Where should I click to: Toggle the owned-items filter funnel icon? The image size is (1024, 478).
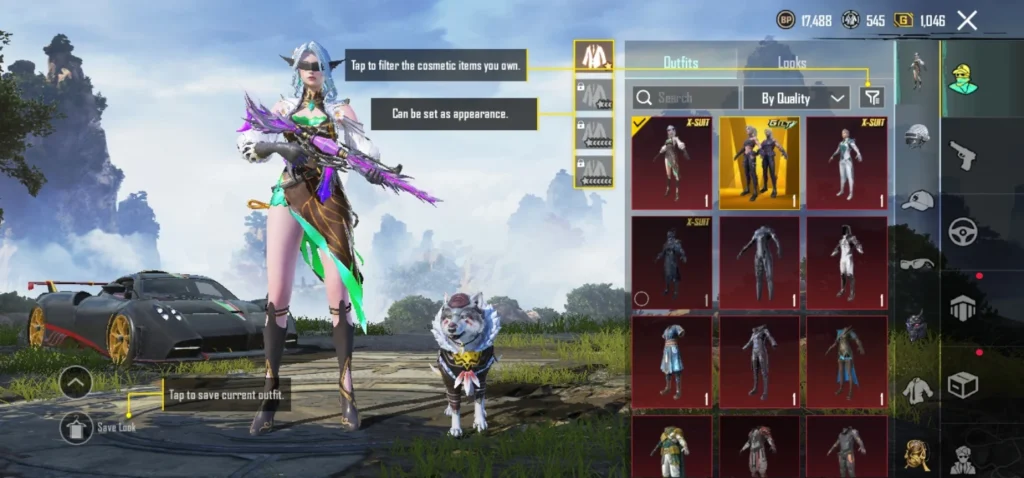[x=872, y=97]
